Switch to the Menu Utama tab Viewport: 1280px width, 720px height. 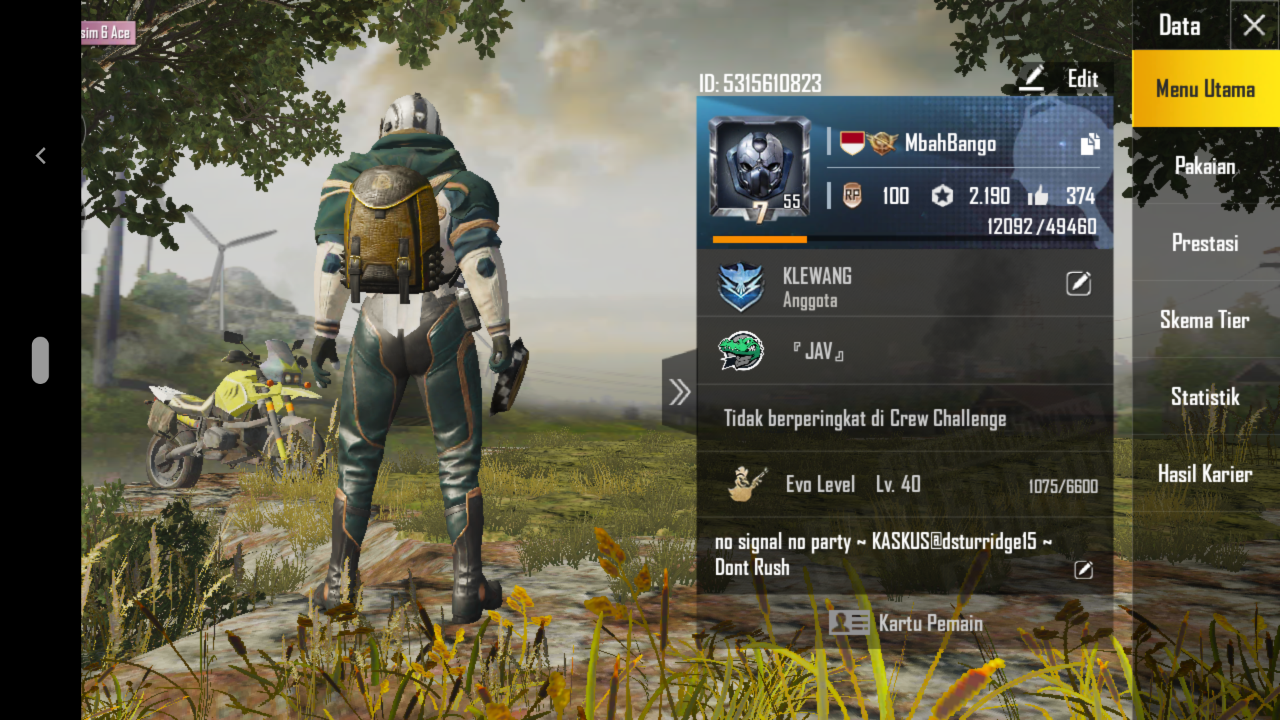(x=1205, y=89)
